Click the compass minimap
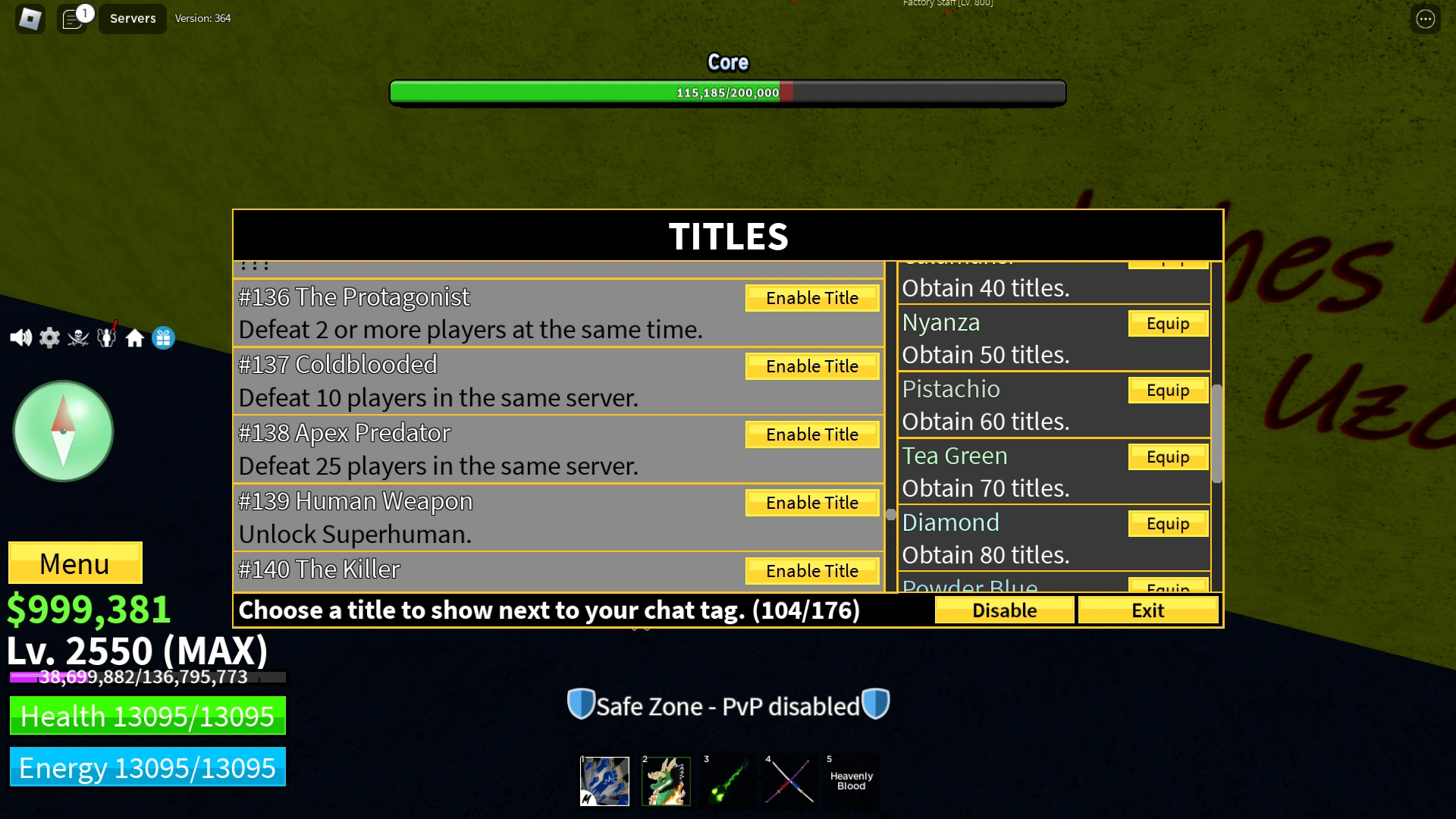1456x819 pixels. (63, 430)
